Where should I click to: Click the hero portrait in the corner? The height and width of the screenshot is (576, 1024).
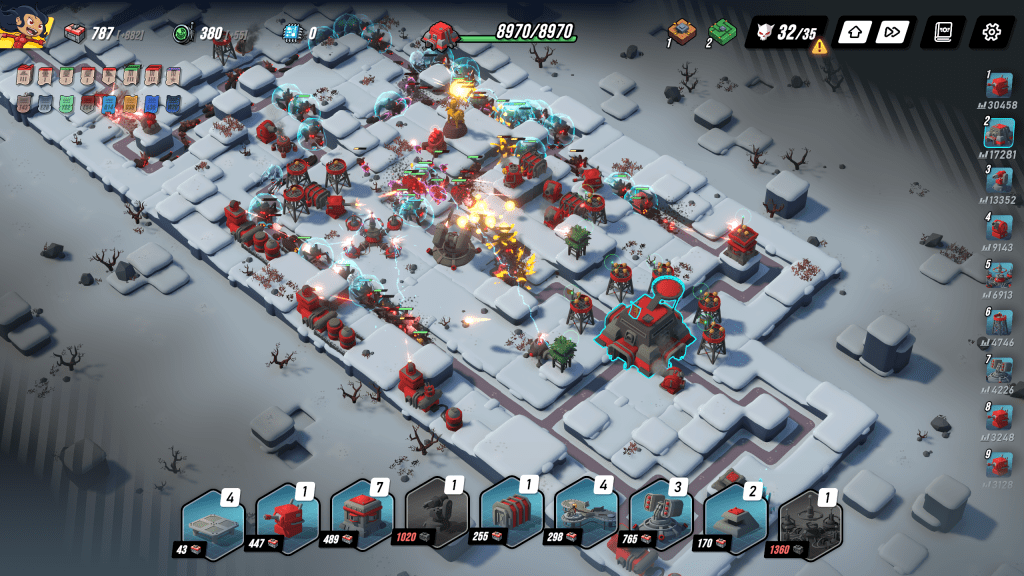[27, 27]
